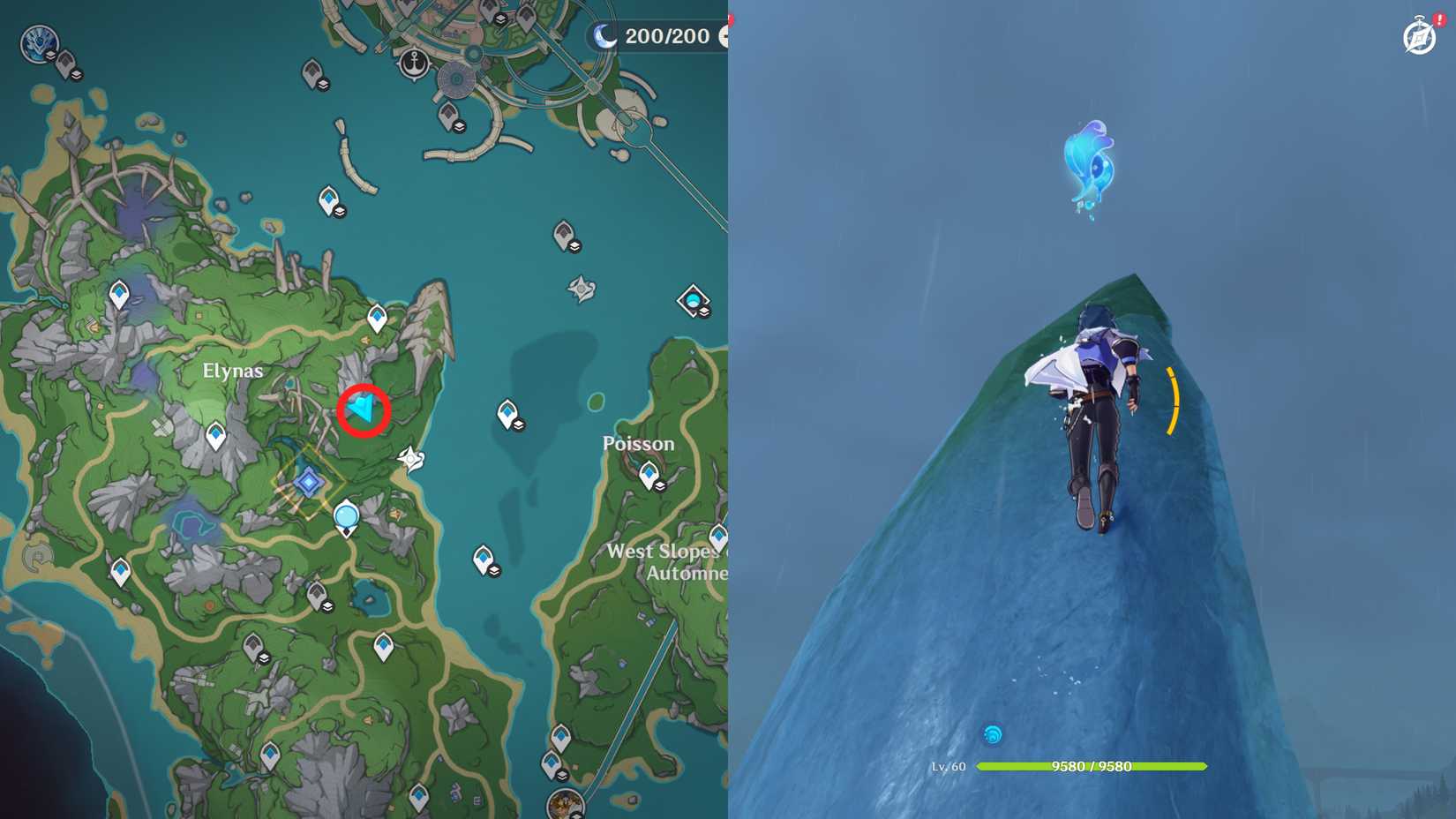The height and width of the screenshot is (819, 1456).
Task: Click the Elynas region label
Action: 231,371
